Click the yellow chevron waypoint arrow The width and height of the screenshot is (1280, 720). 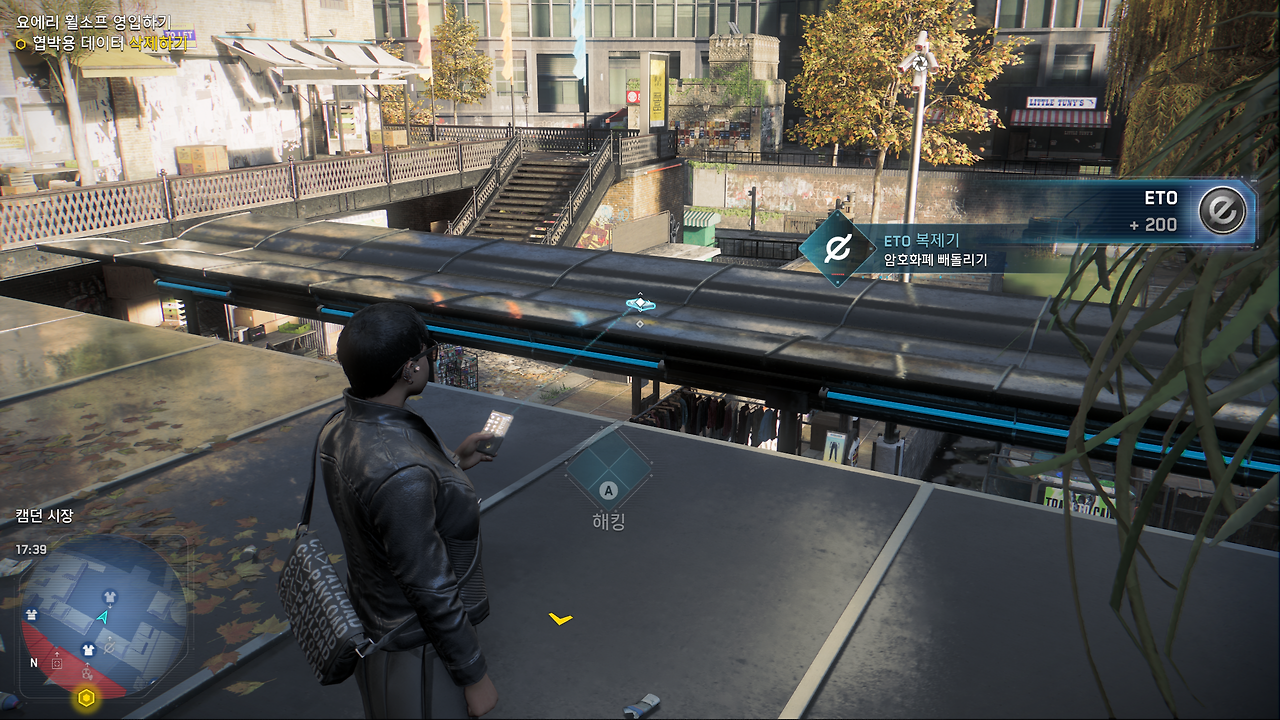560,621
